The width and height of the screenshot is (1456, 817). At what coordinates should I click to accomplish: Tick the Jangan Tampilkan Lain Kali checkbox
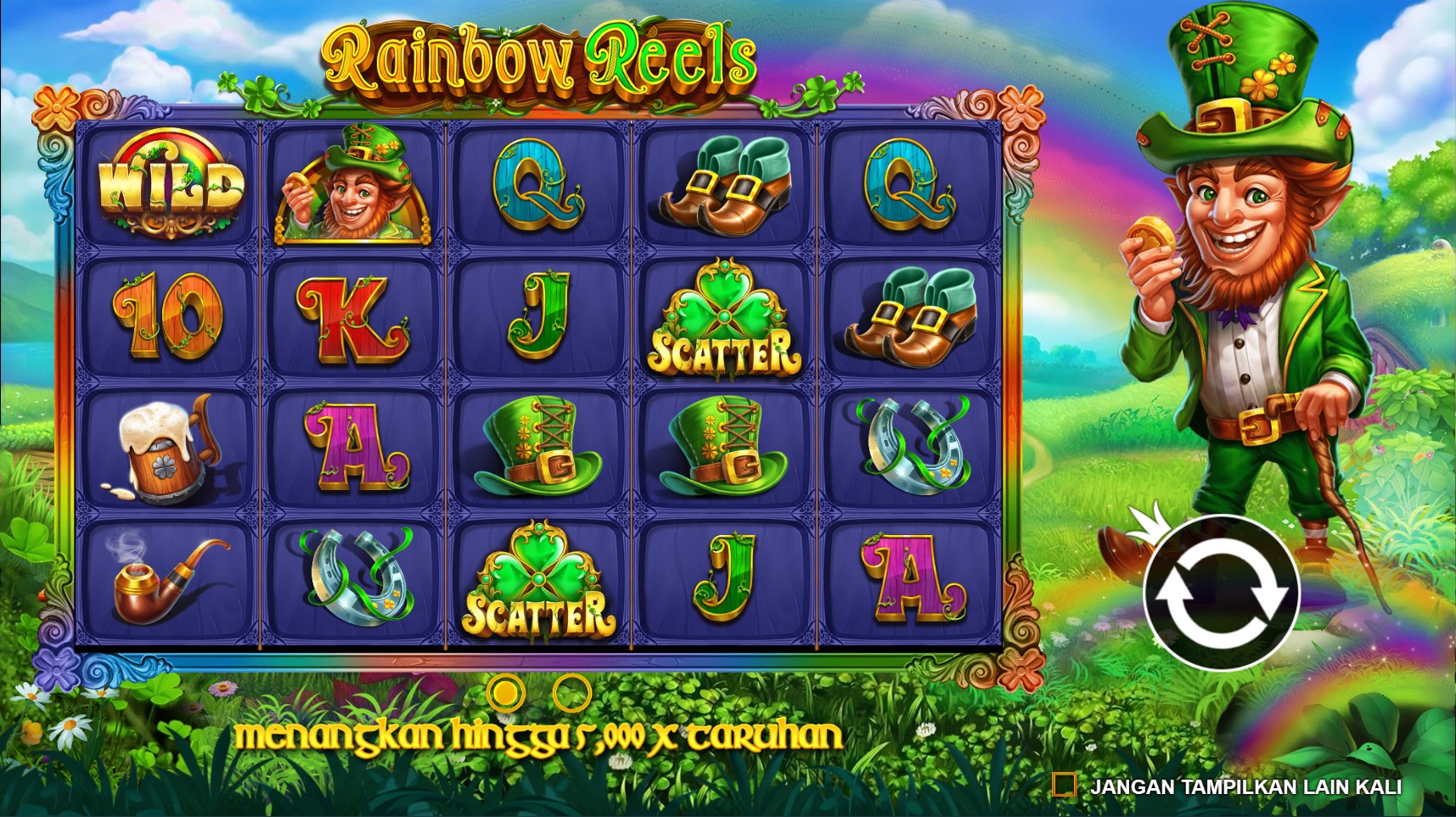pyautogui.click(x=1064, y=786)
